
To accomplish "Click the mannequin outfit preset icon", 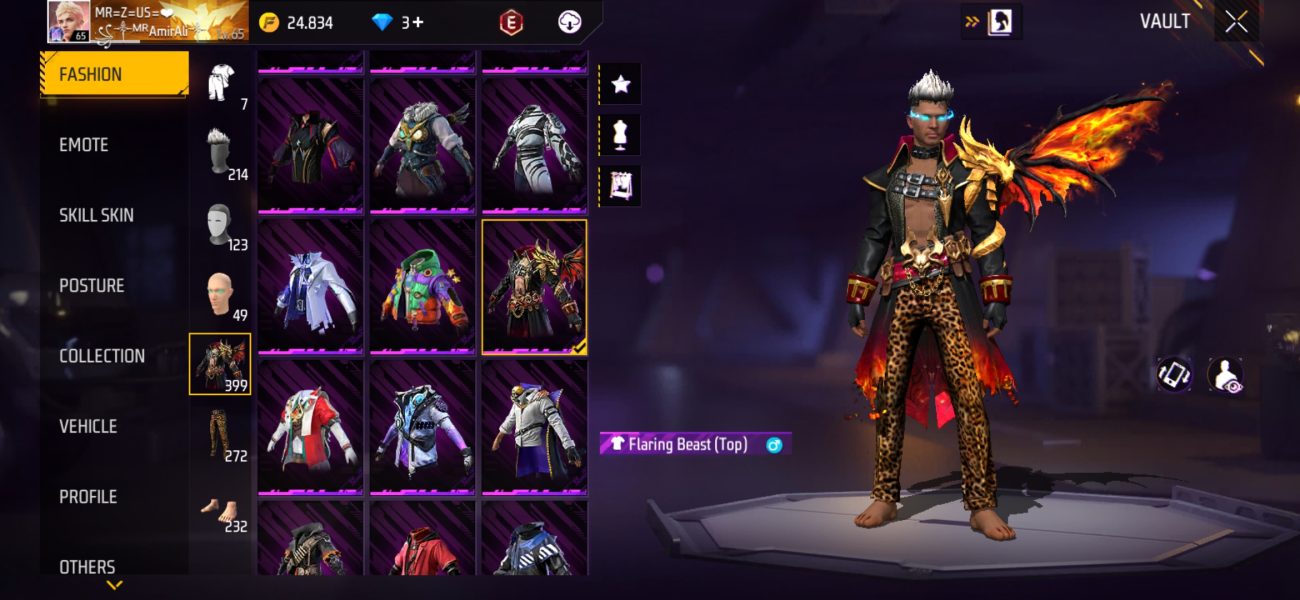I will click(x=621, y=135).
